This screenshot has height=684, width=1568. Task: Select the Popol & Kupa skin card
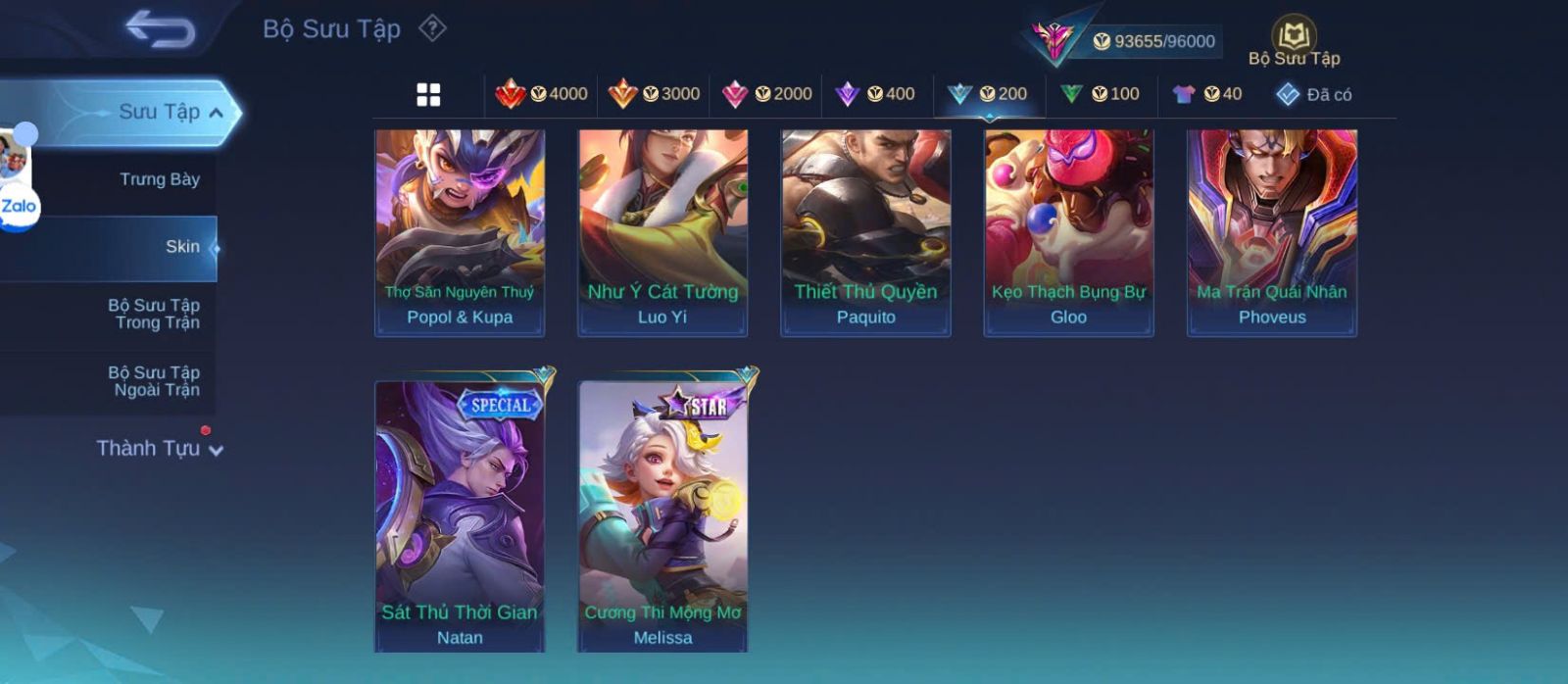point(460,232)
